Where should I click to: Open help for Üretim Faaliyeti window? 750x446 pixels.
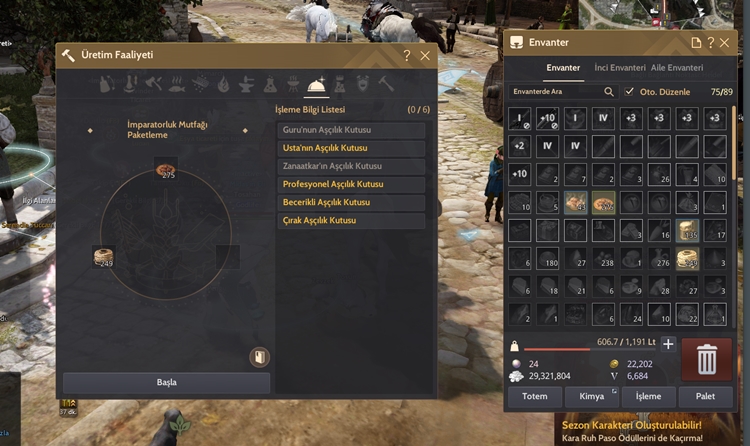click(407, 56)
